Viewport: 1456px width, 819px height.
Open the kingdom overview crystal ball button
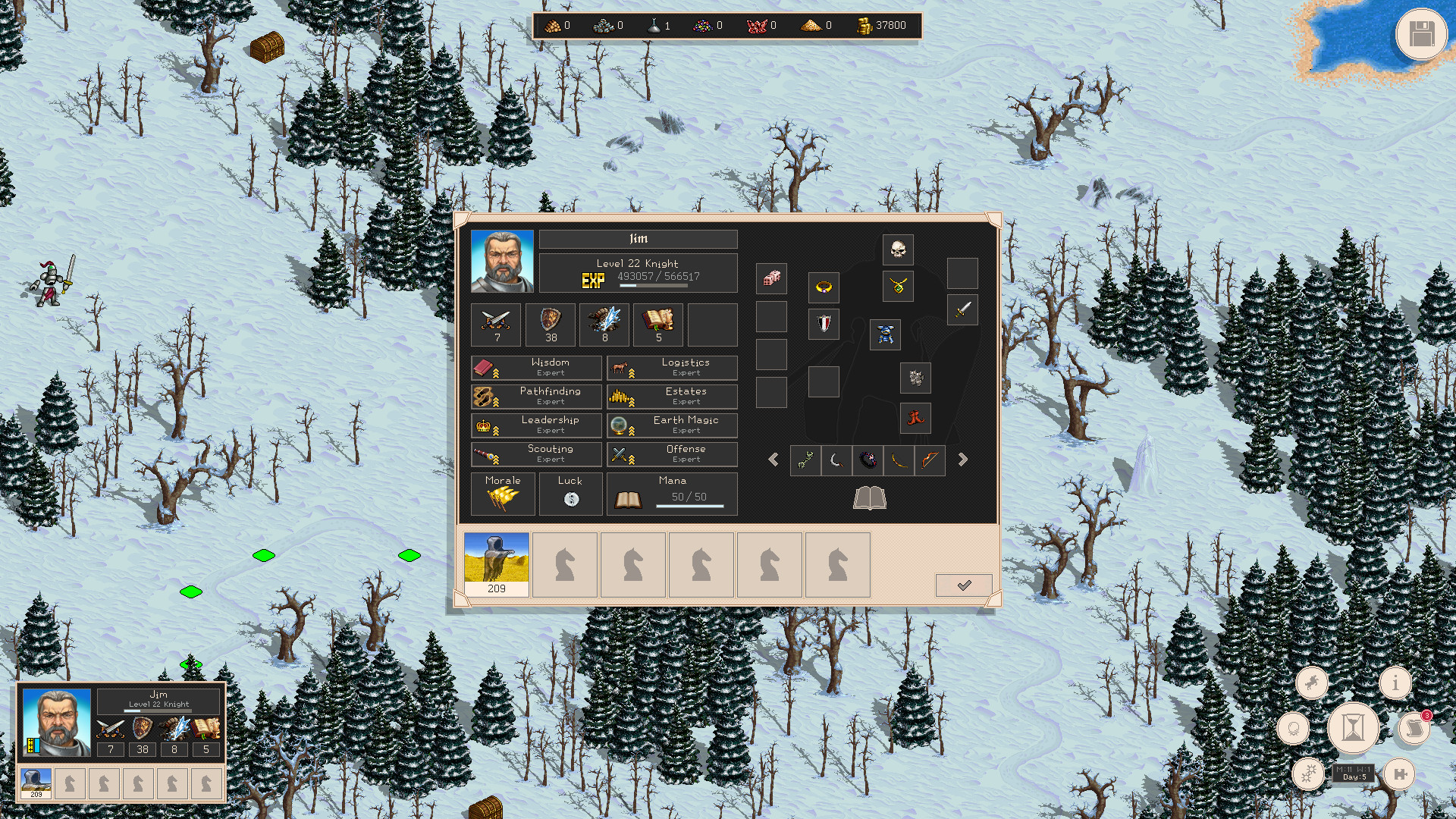(x=1293, y=728)
